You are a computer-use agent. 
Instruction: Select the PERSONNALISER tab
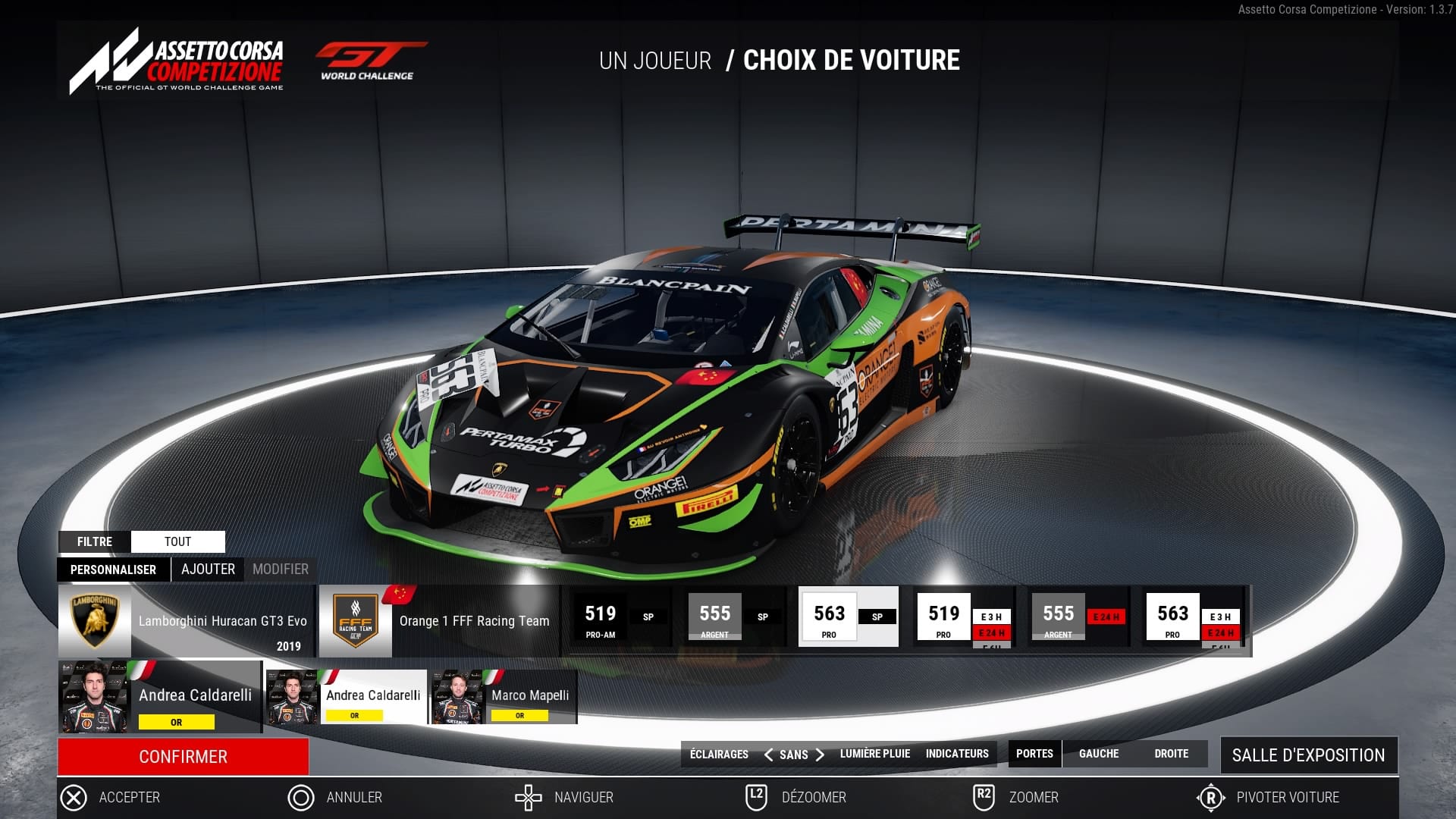(x=112, y=569)
